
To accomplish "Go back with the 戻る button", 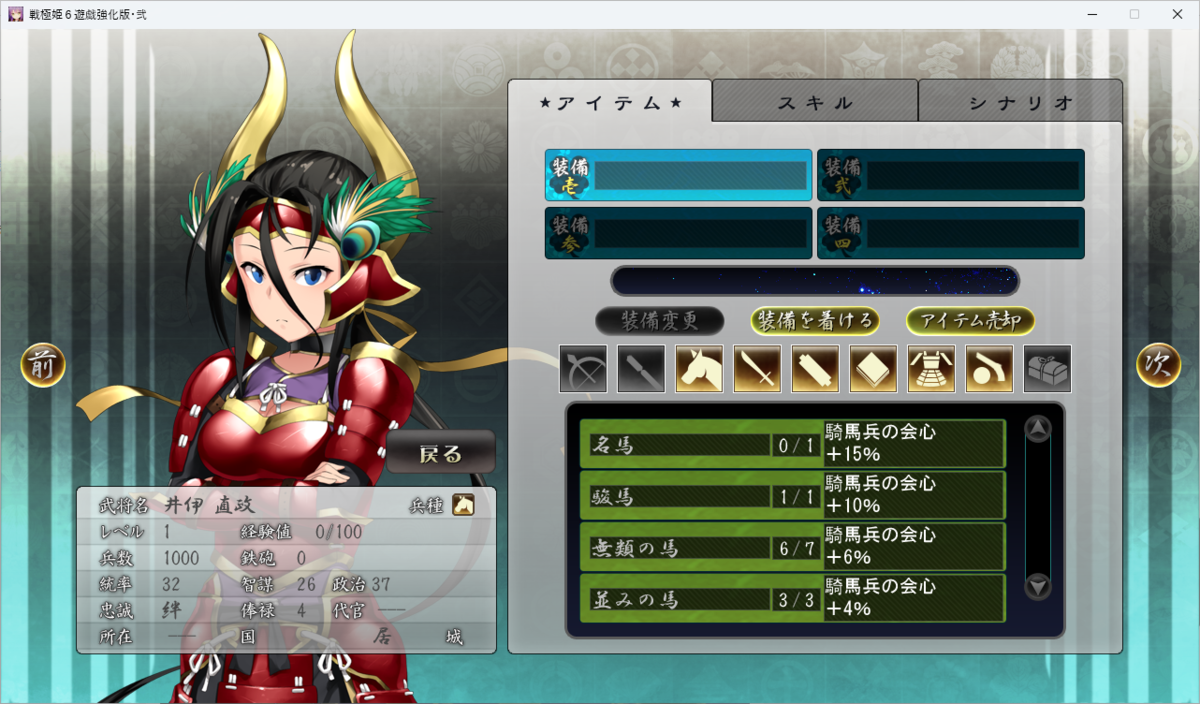I will [440, 453].
